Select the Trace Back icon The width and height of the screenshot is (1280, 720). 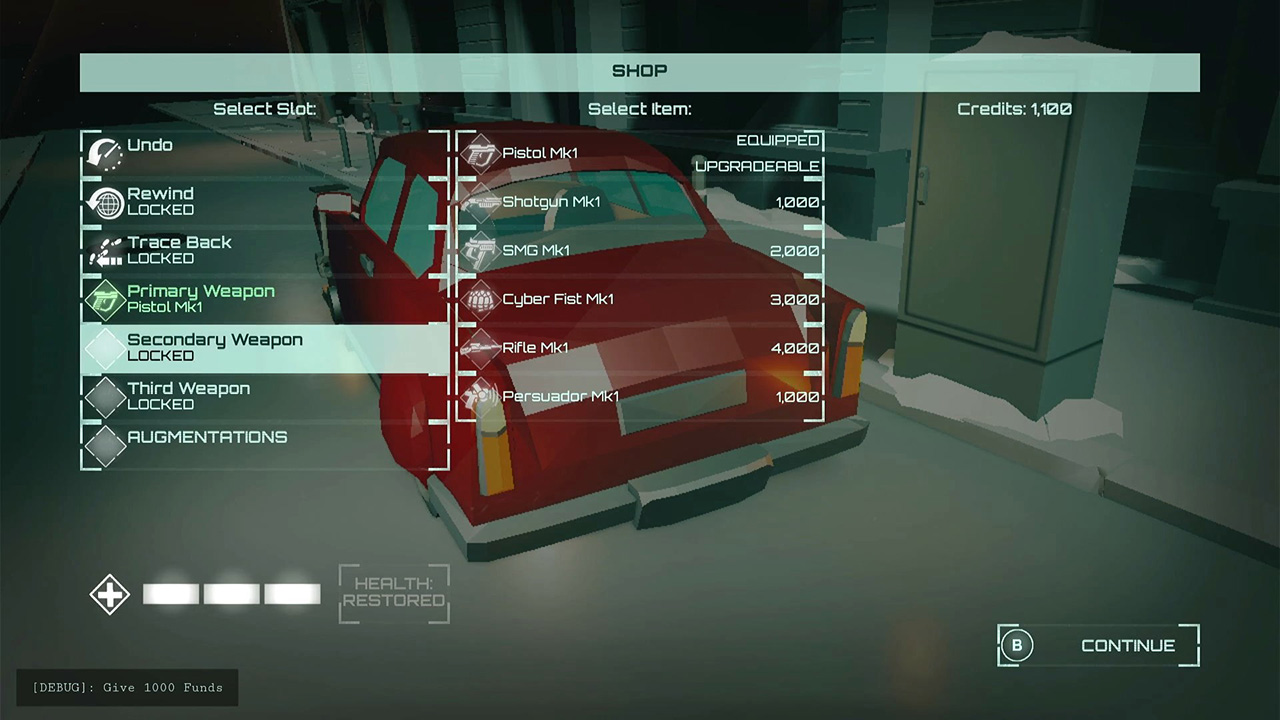pyautogui.click(x=106, y=250)
